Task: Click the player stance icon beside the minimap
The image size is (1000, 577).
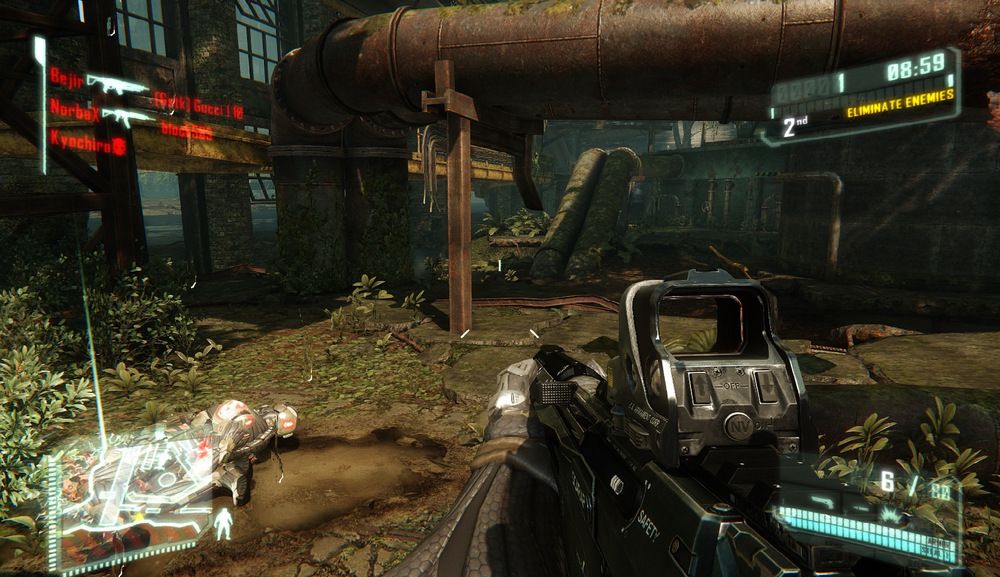Action: click(x=224, y=522)
